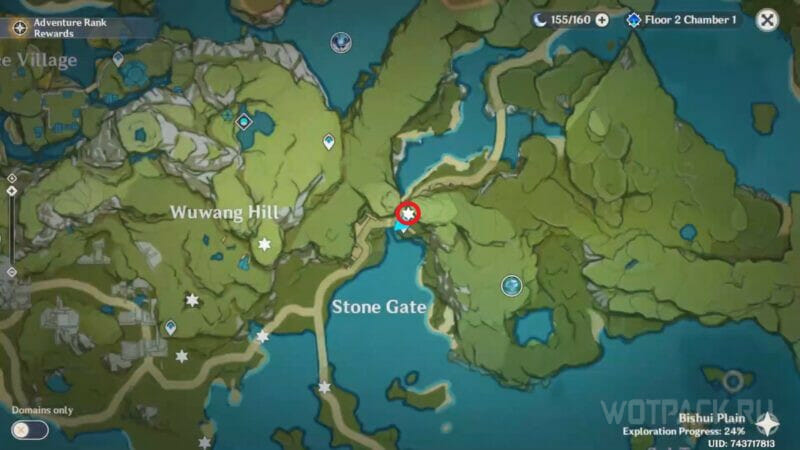
Task: Select the star marker below the Wuwang Hill label
Action: [x=265, y=244]
